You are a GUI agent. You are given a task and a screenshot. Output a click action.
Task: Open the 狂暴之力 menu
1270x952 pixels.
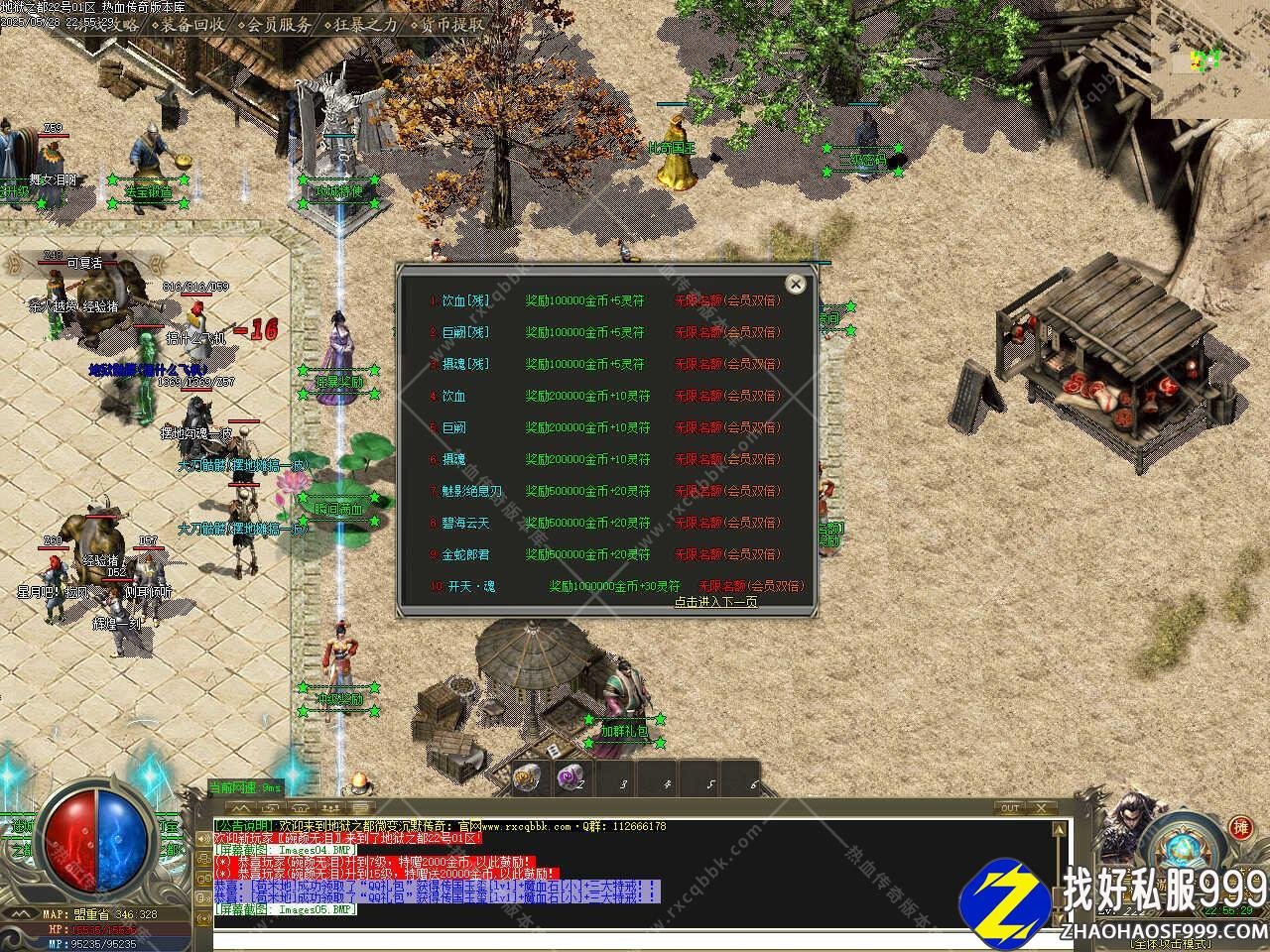coord(364,24)
